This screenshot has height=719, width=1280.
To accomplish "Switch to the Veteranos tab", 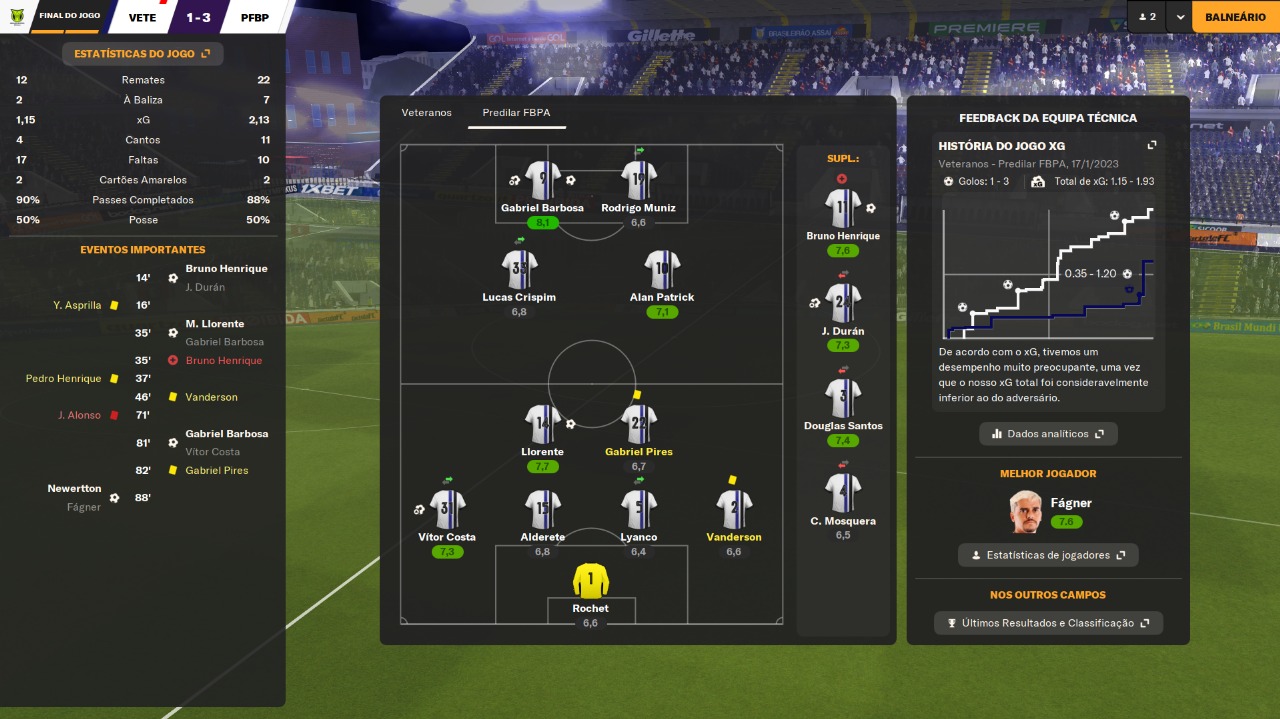I will click(427, 113).
